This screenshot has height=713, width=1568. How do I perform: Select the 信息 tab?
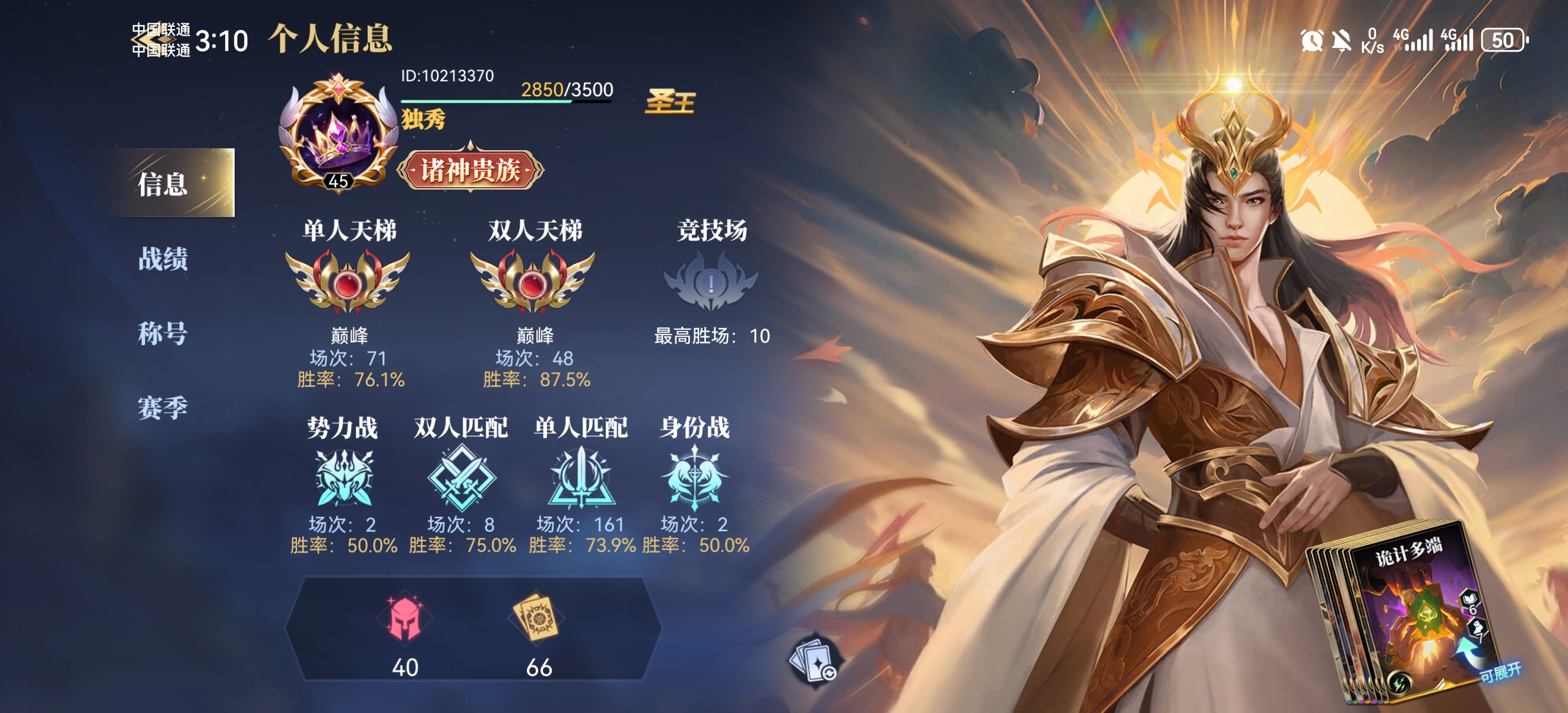coord(163,183)
